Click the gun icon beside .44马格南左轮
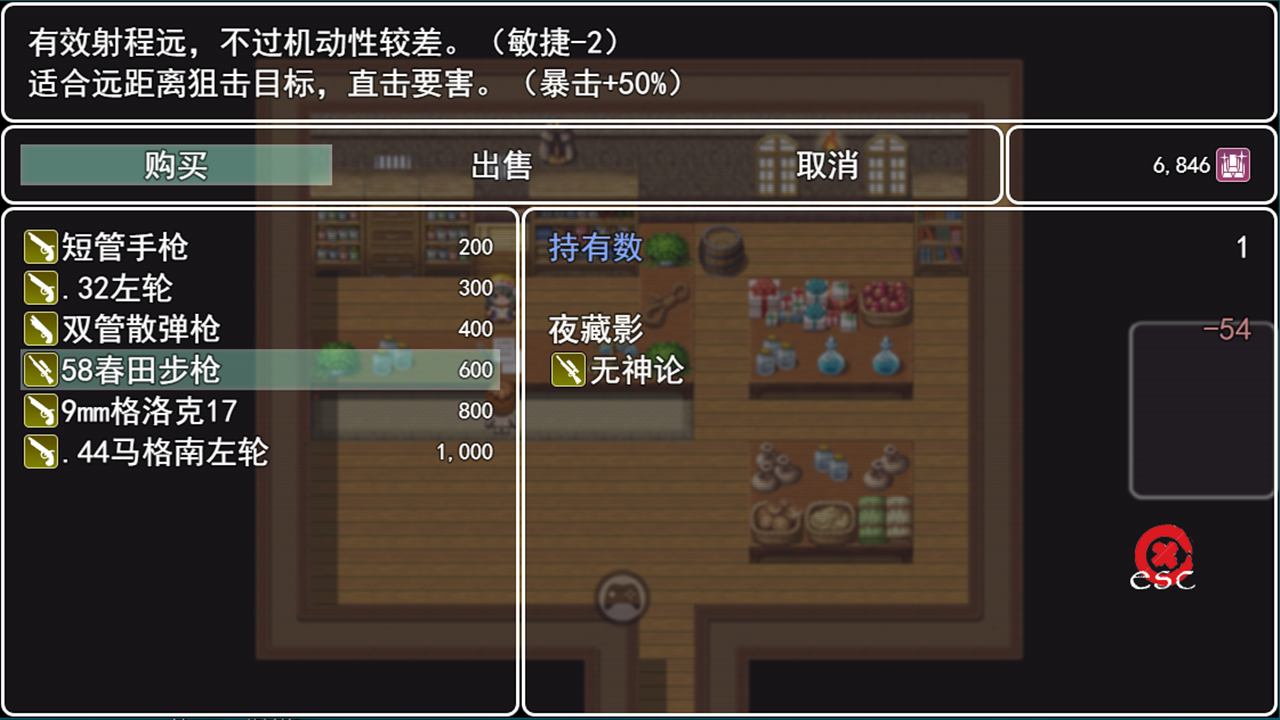Screen dimensions: 1280x720 pyautogui.click(x=41, y=451)
